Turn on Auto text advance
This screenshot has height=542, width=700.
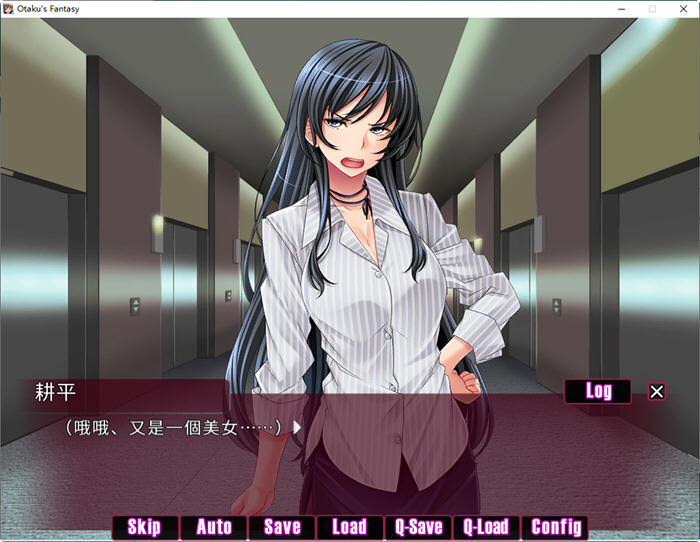(214, 527)
